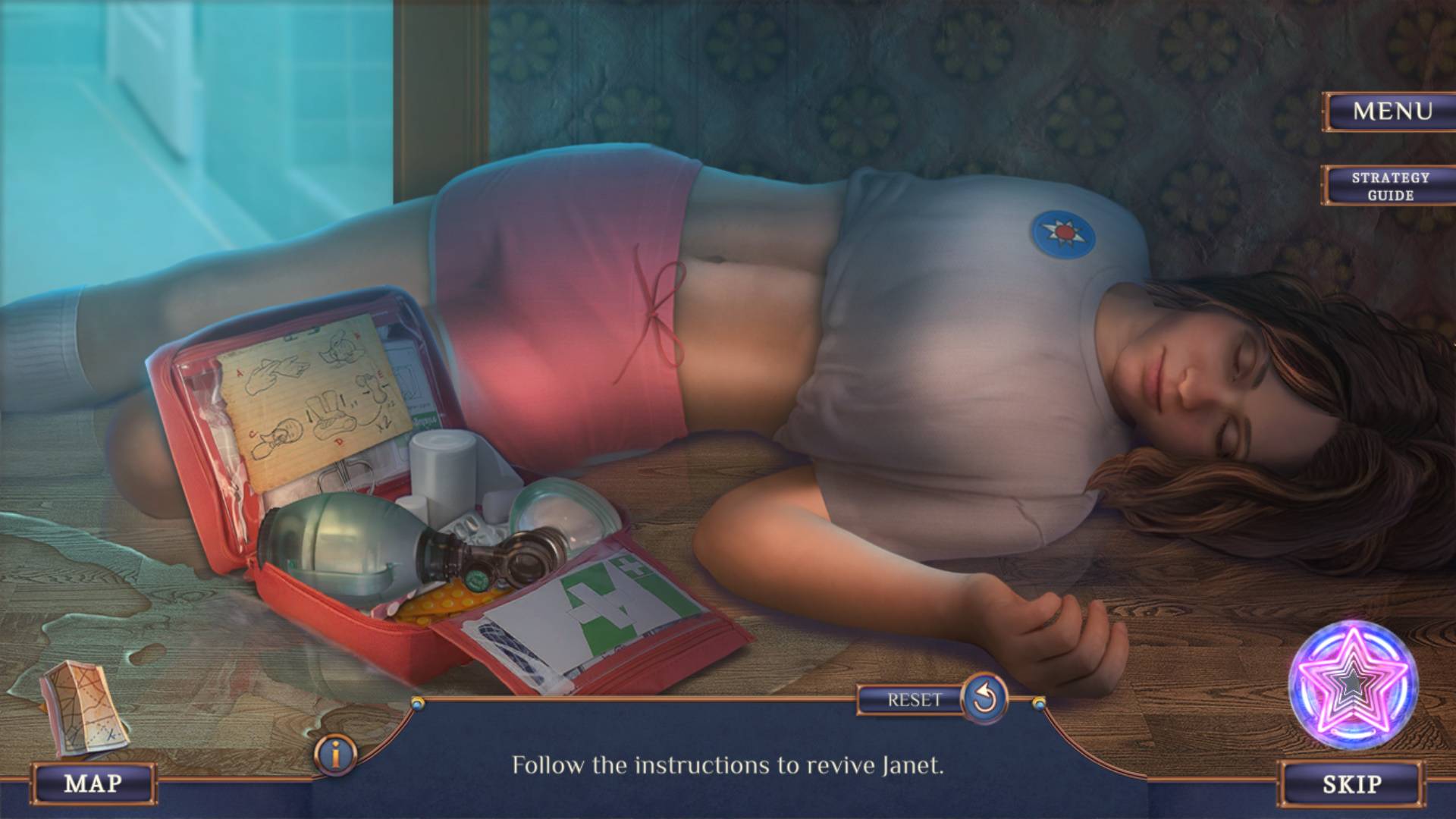Open the Strategy Guide
This screenshot has width=1456, height=819.
(1390, 186)
